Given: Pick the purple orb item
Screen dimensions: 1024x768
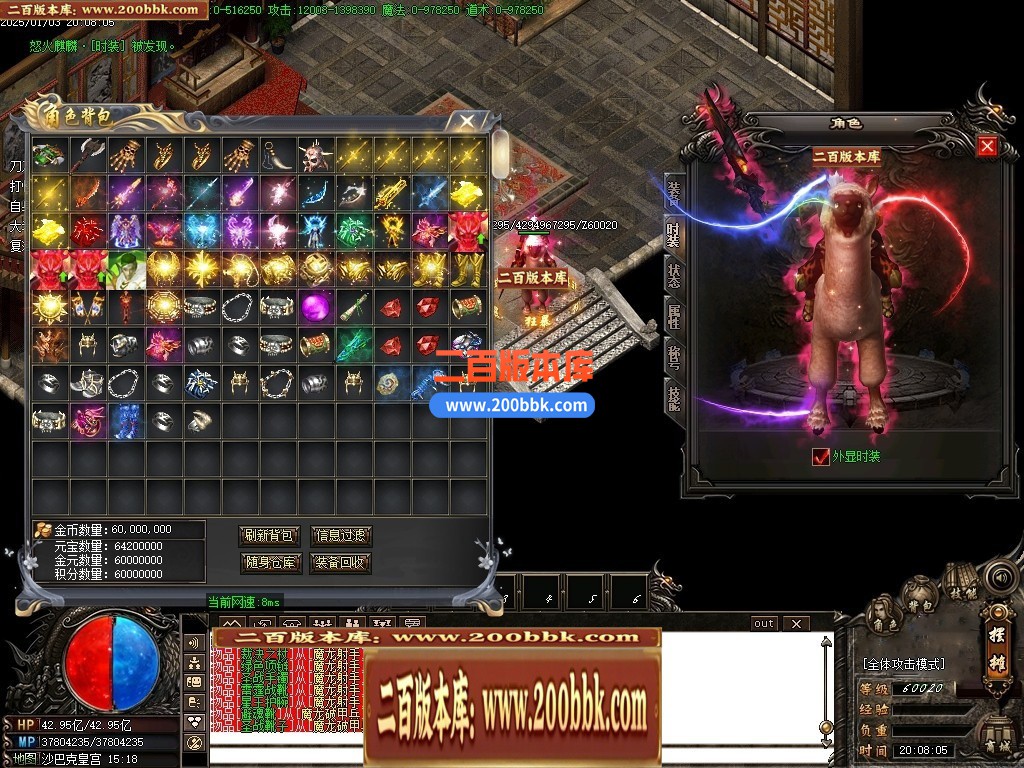Looking at the screenshot, I should pyautogui.click(x=316, y=306).
